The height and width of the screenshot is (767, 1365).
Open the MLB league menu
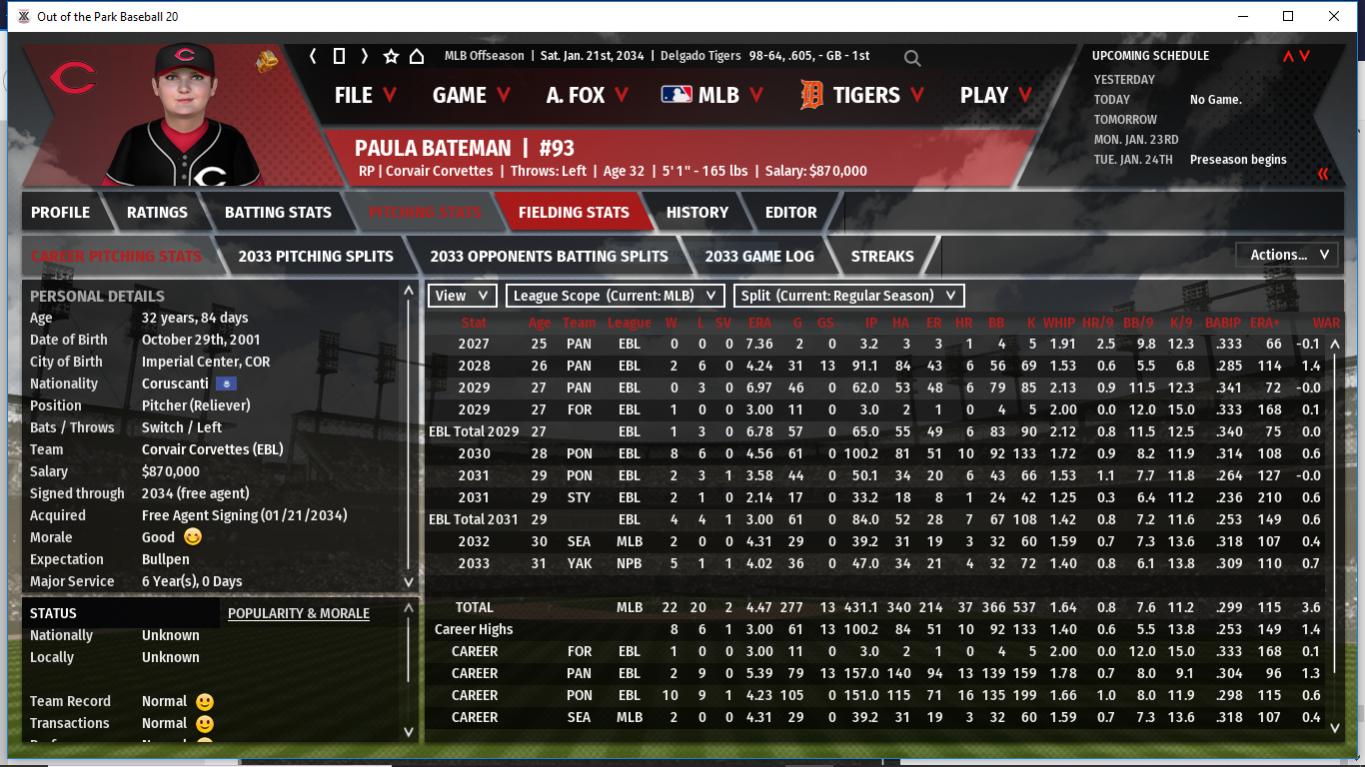point(710,95)
